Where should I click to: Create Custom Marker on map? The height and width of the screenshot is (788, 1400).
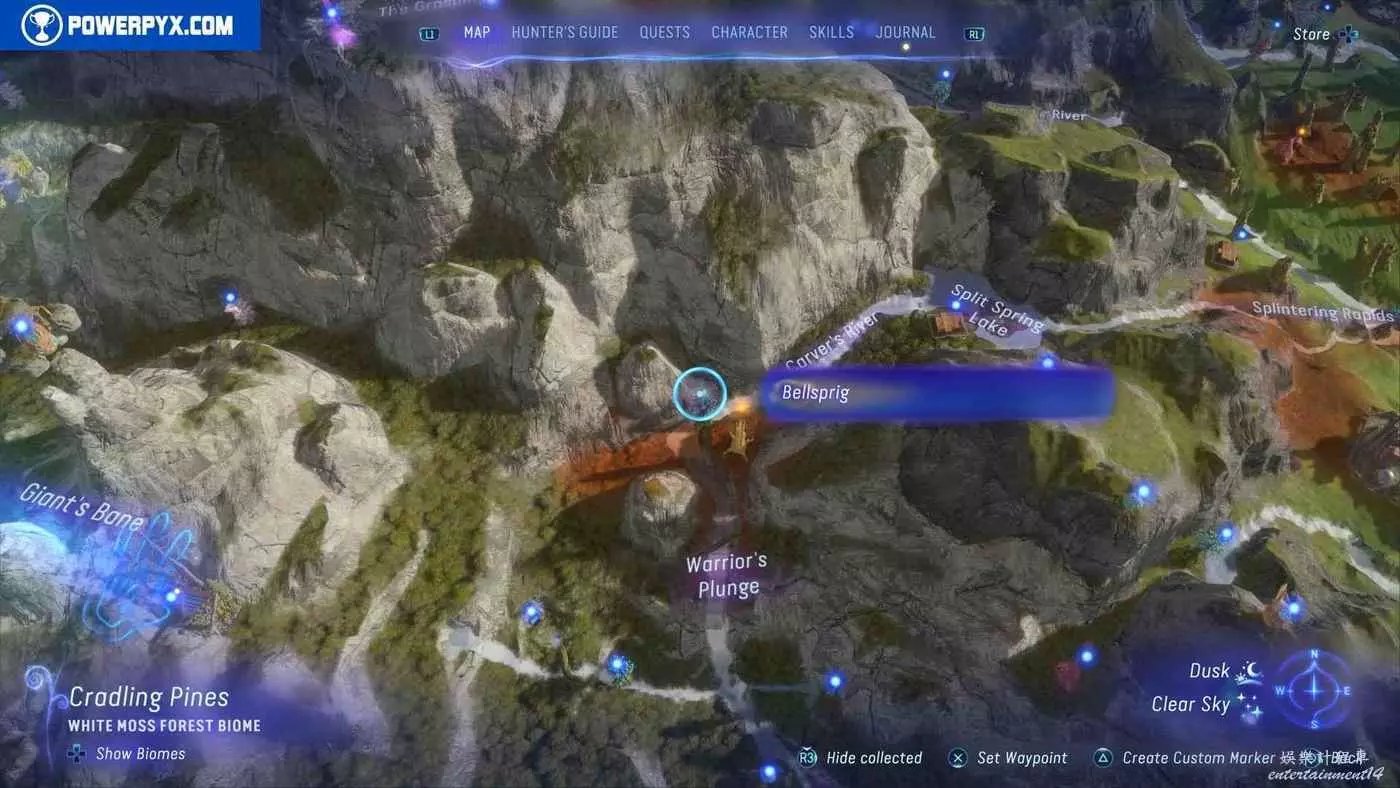point(1198,758)
